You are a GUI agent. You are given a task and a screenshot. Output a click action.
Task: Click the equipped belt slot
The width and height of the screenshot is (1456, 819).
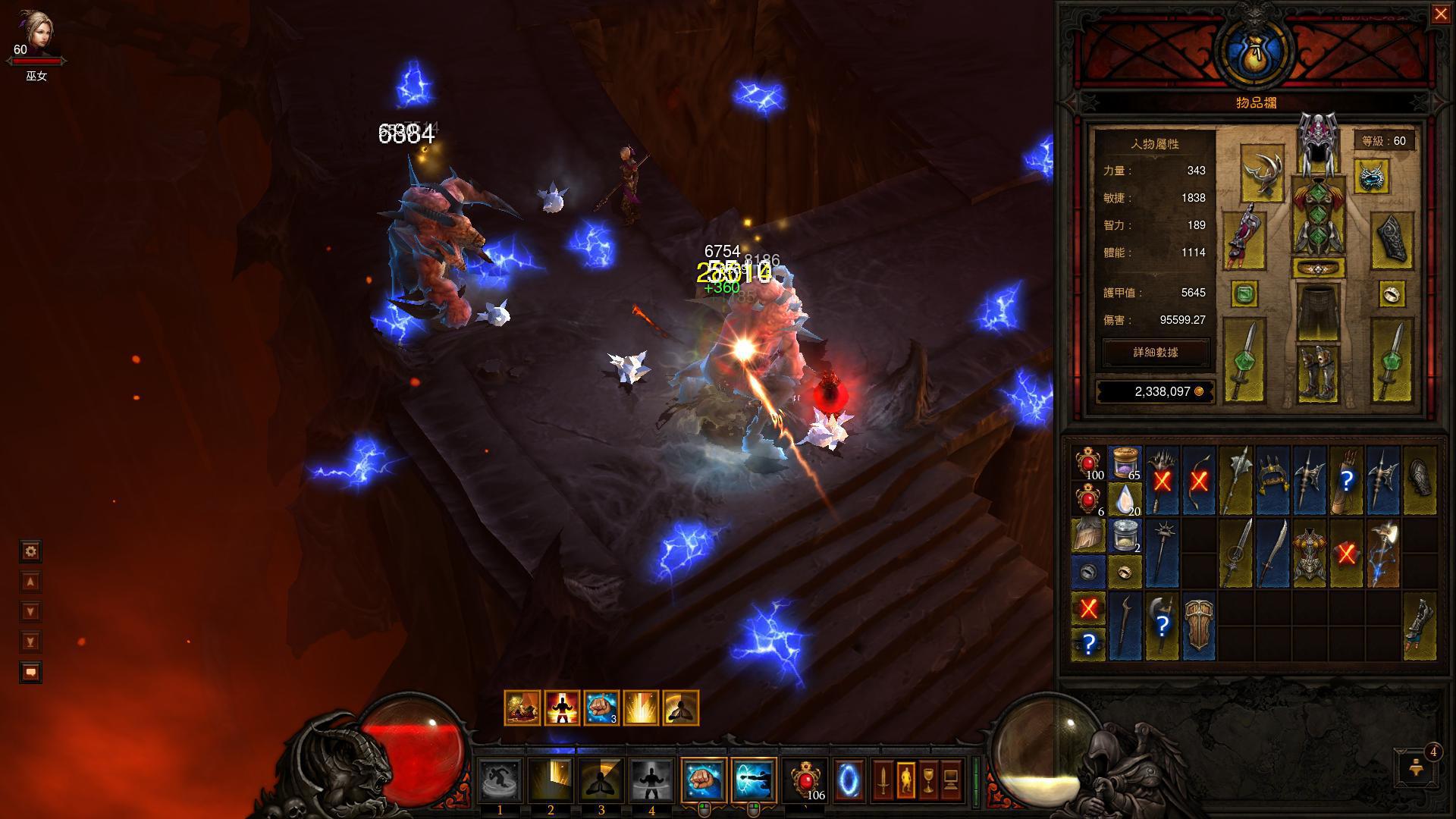tap(1318, 268)
